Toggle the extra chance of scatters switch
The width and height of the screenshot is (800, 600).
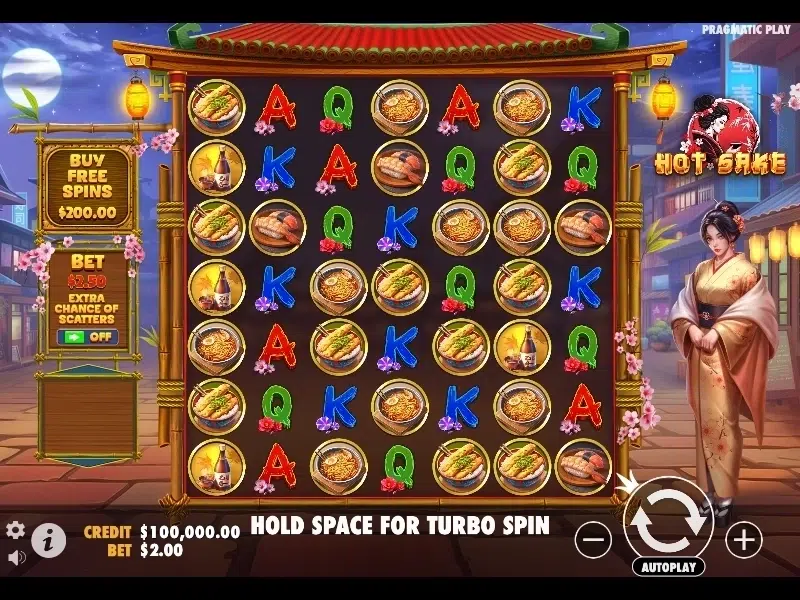pos(87,337)
